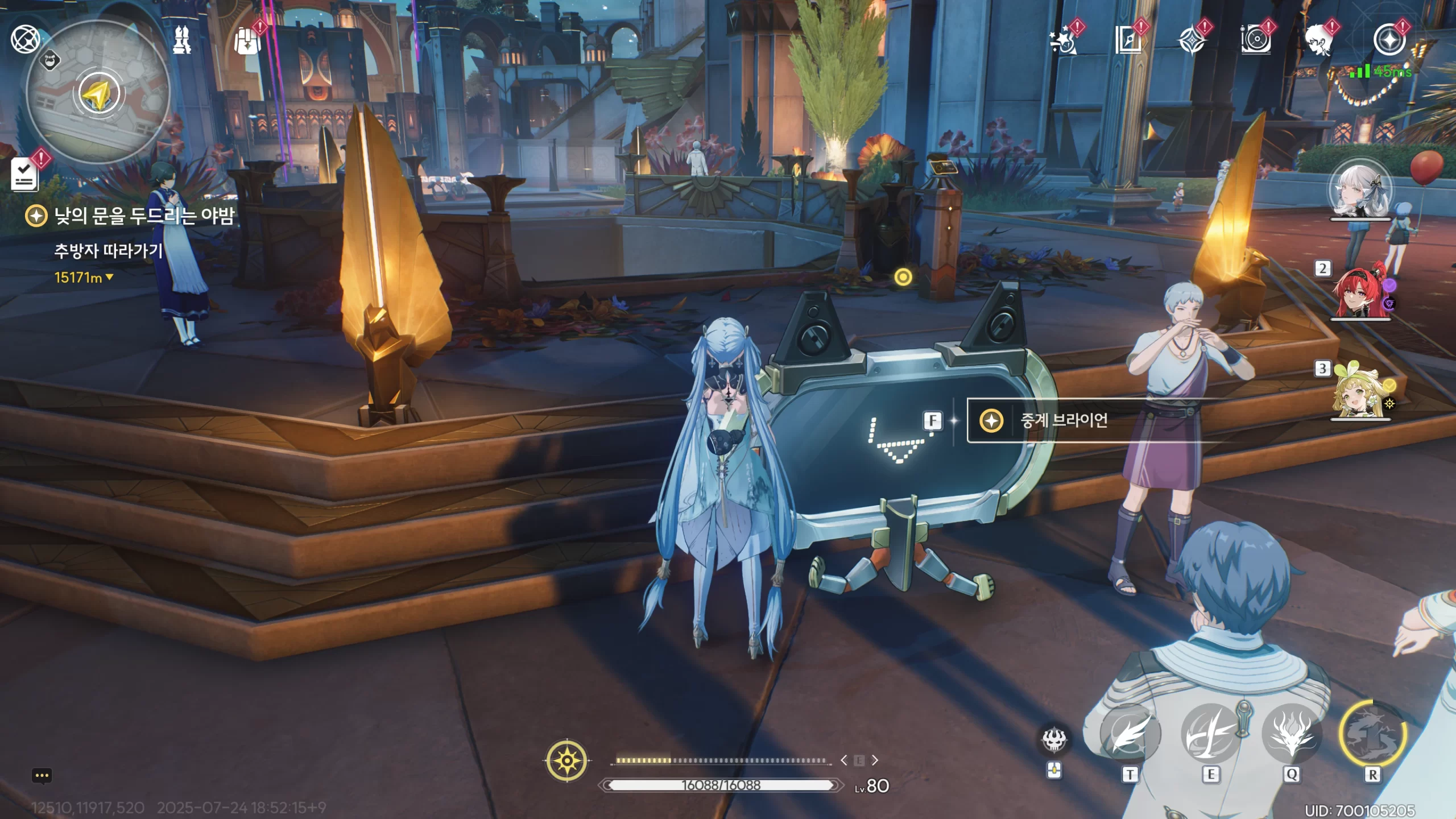Open the yellow utility wheel icon
Viewport: 1456px width, 819px height.
(567, 760)
